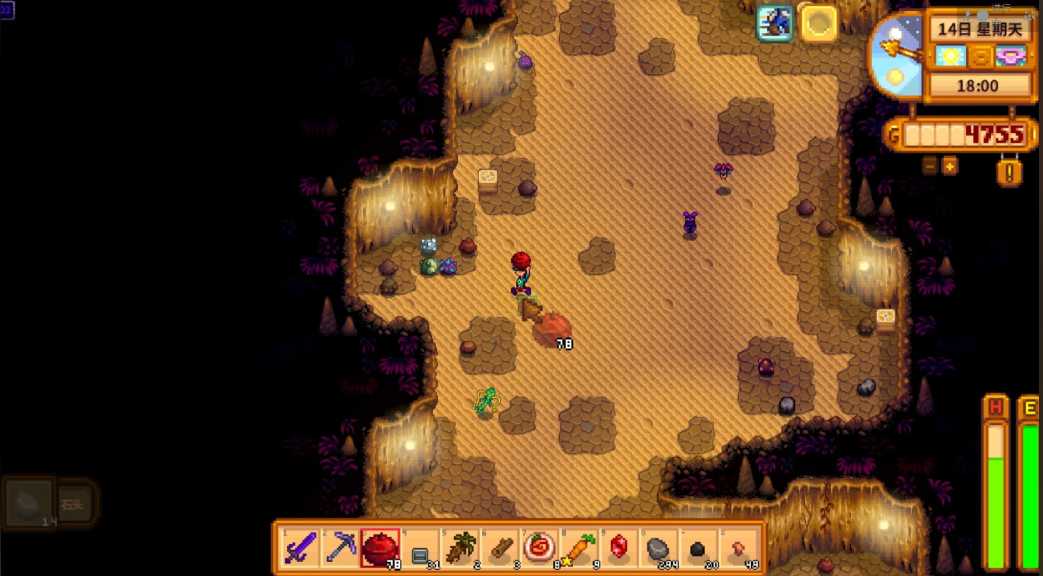
Task: Choose the black coal slot
Action: coord(698,547)
